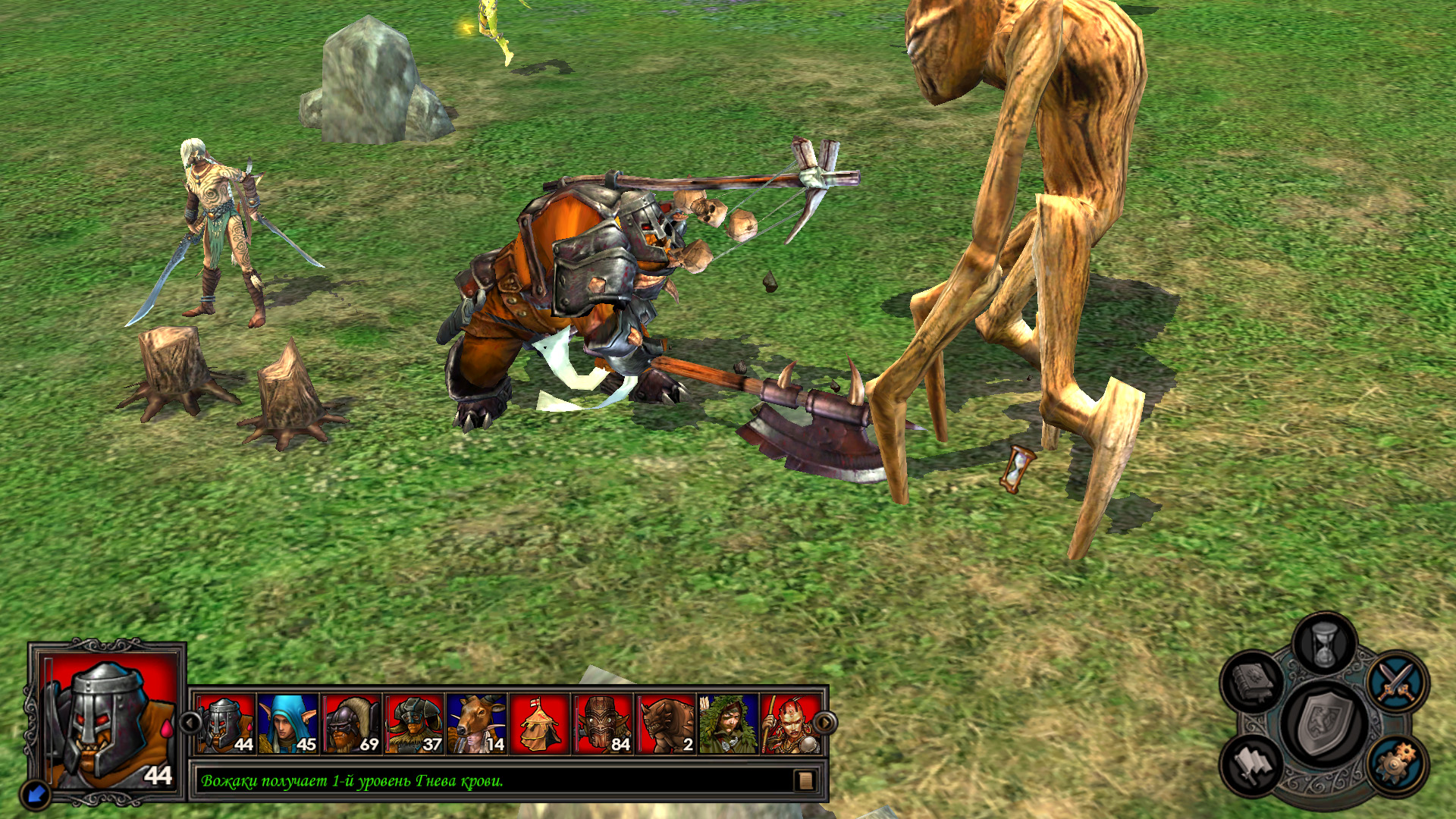Choose the shield defend action
The image size is (1456, 819).
pos(1324,723)
